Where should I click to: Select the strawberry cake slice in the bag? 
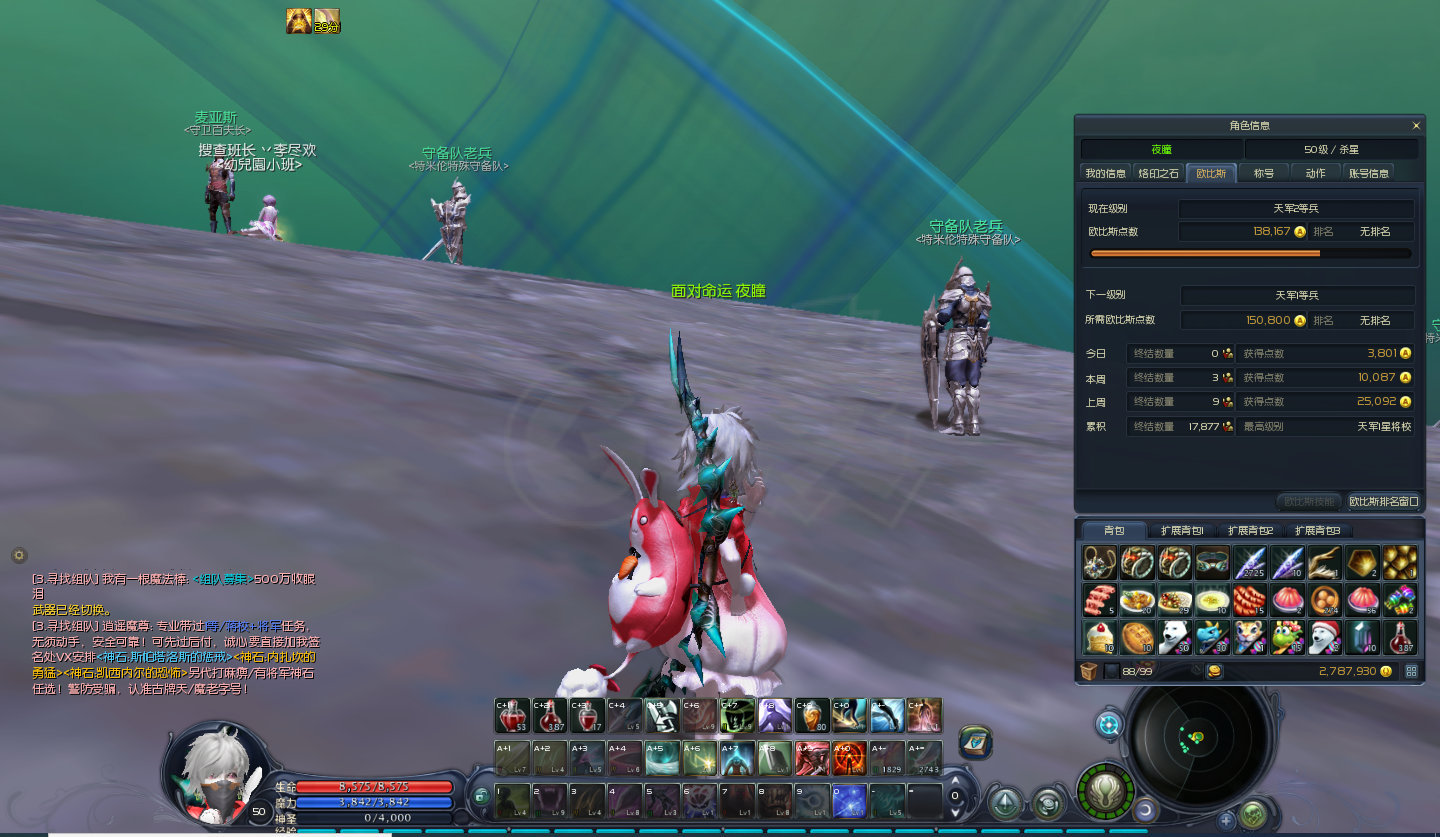[x=1100, y=637]
